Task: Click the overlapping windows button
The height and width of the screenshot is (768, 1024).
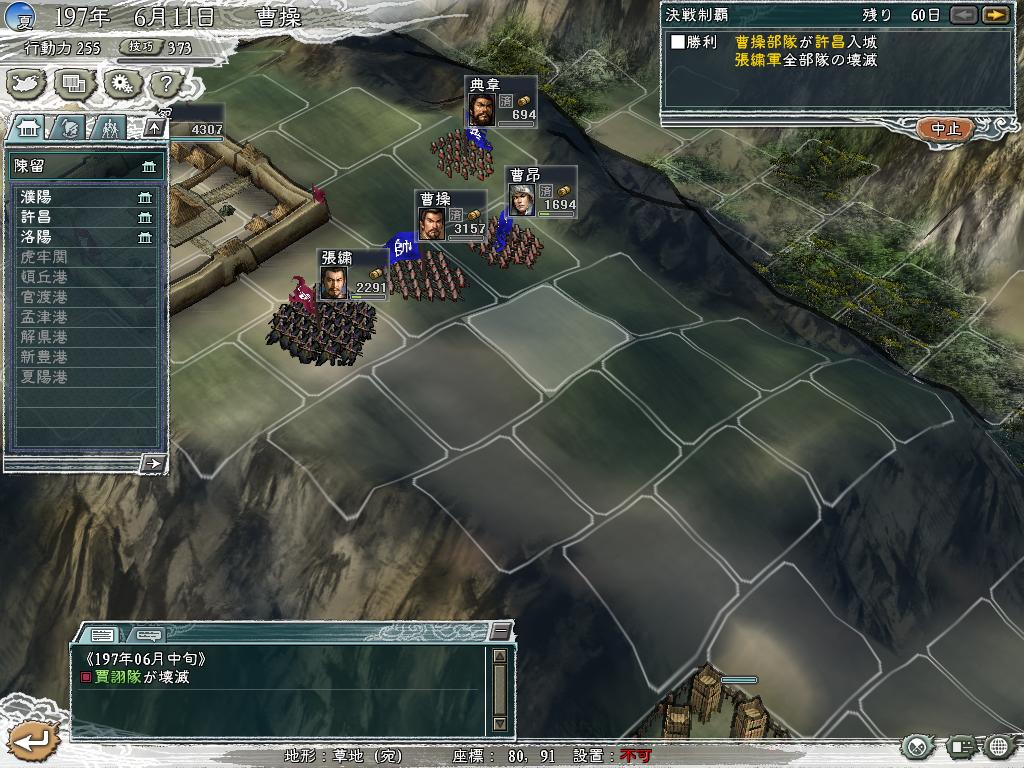Action: [x=74, y=84]
